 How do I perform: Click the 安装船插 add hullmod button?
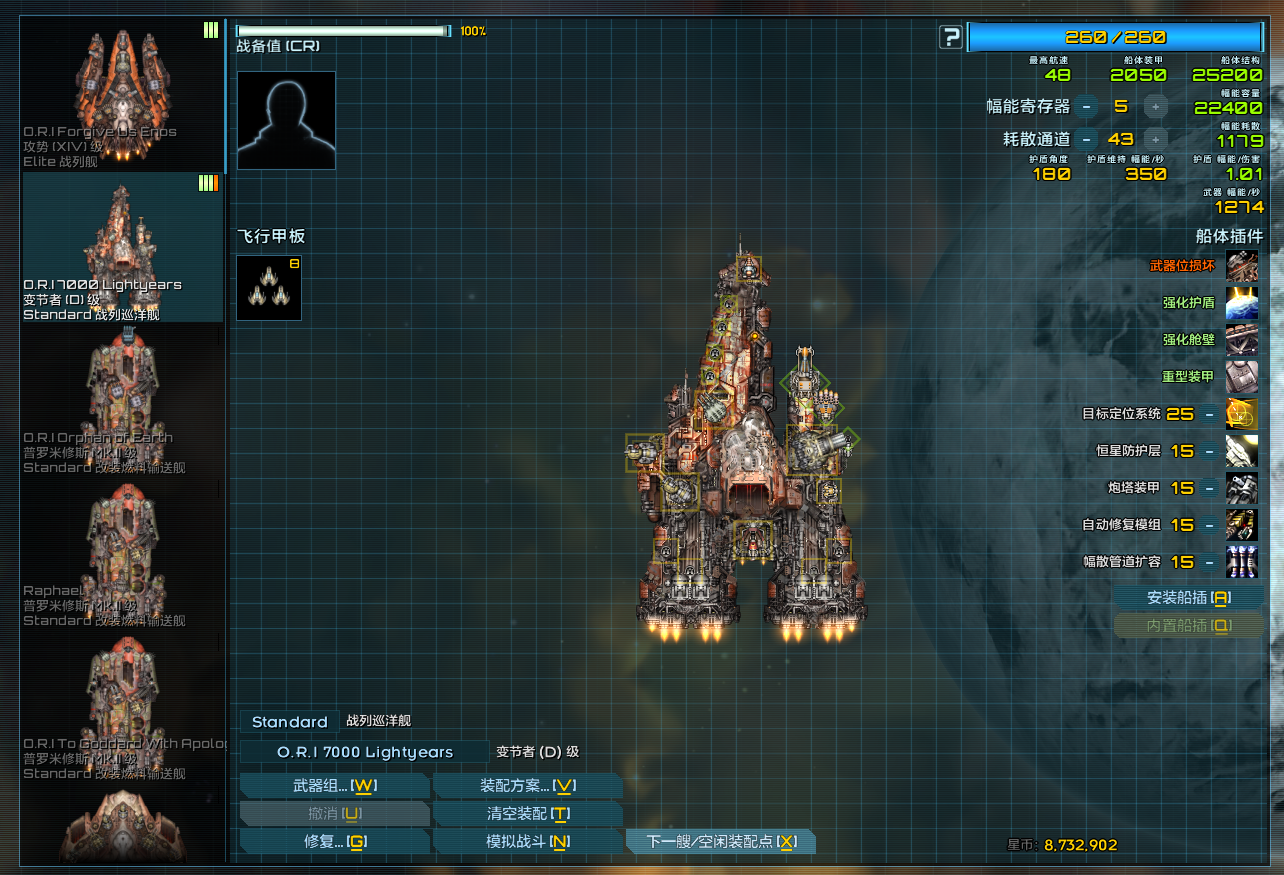tap(1188, 598)
